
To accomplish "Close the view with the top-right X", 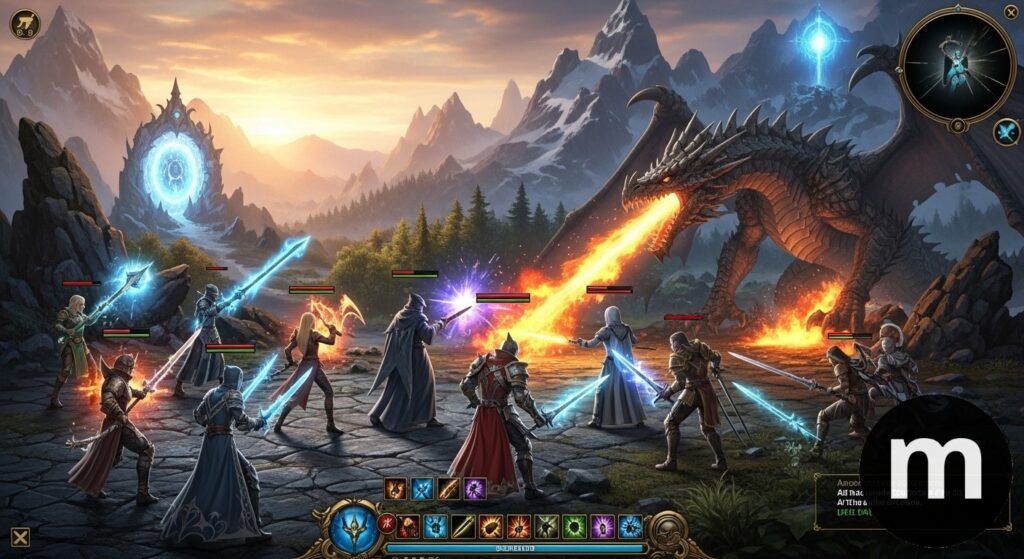I will pos(1010,12).
